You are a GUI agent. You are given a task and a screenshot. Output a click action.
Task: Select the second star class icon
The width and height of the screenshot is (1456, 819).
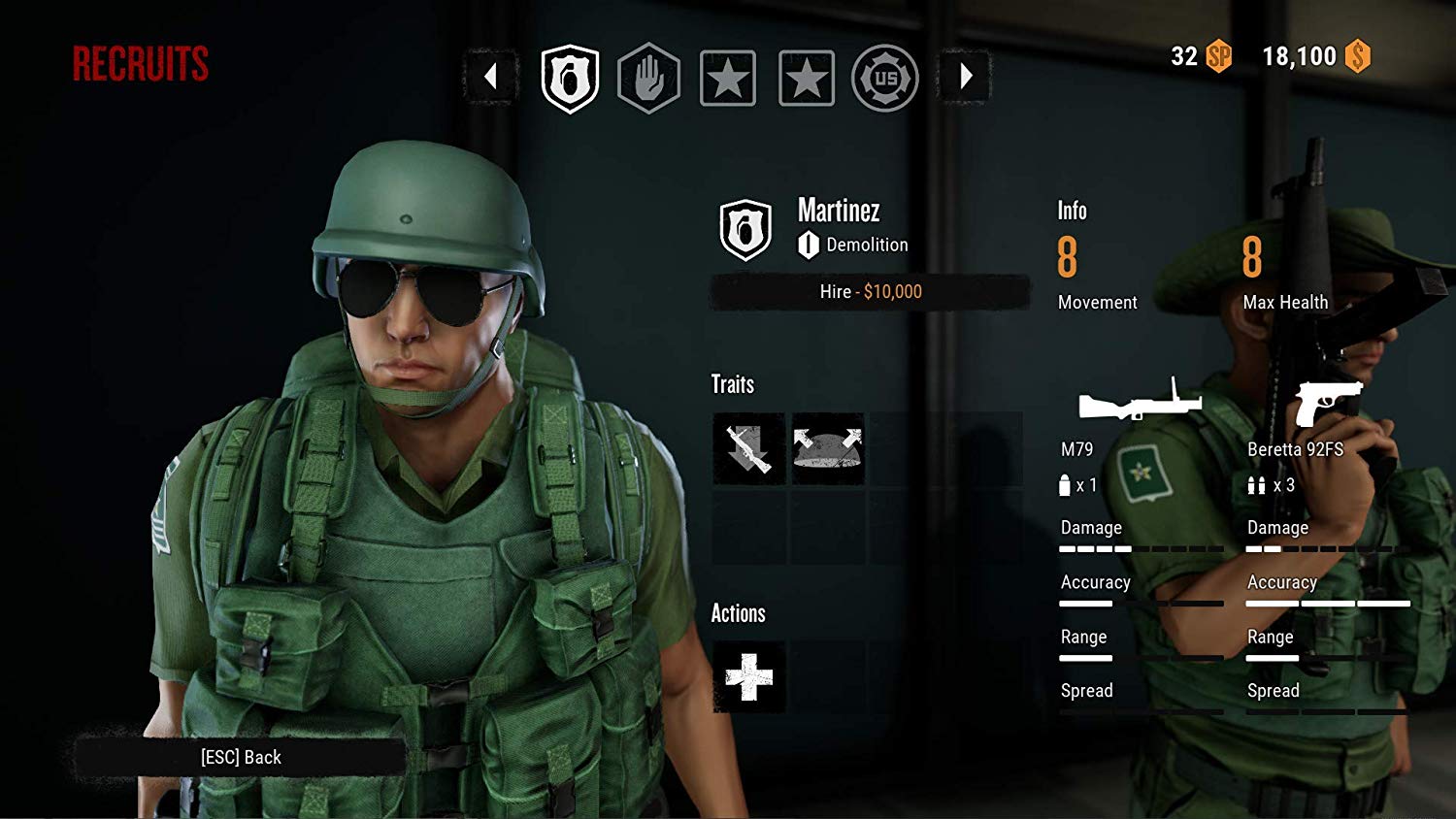point(807,78)
